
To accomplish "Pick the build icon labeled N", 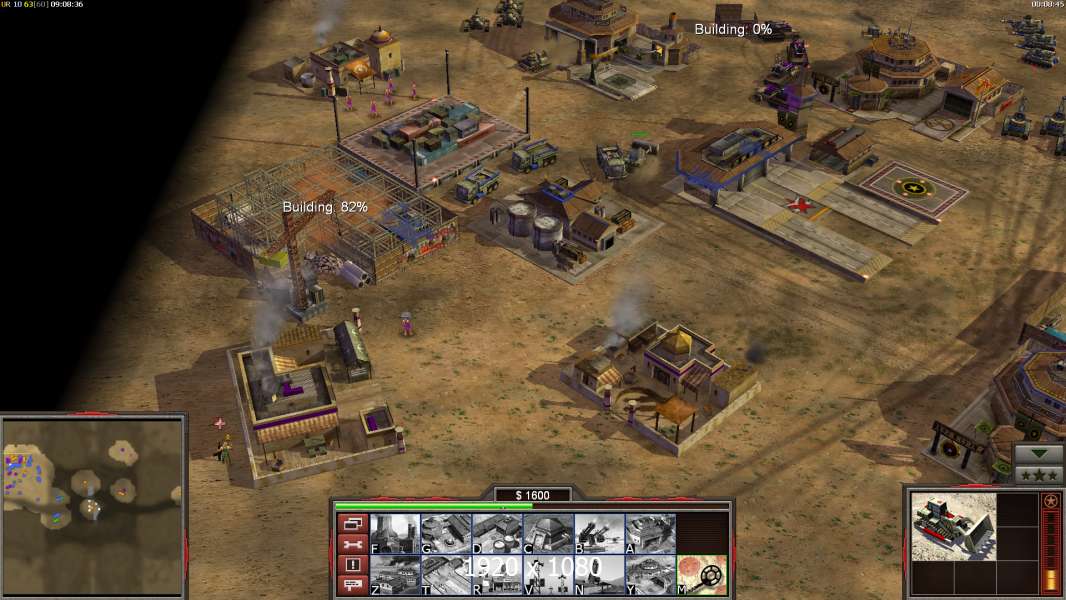I will pyautogui.click(x=599, y=575).
